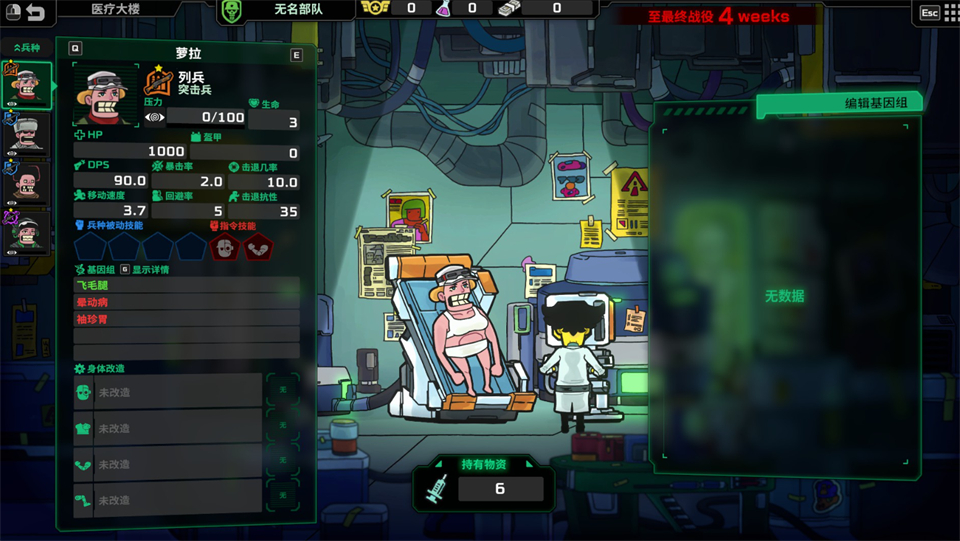
Task: Click the flexed-arm command skill icon
Action: (x=257, y=247)
